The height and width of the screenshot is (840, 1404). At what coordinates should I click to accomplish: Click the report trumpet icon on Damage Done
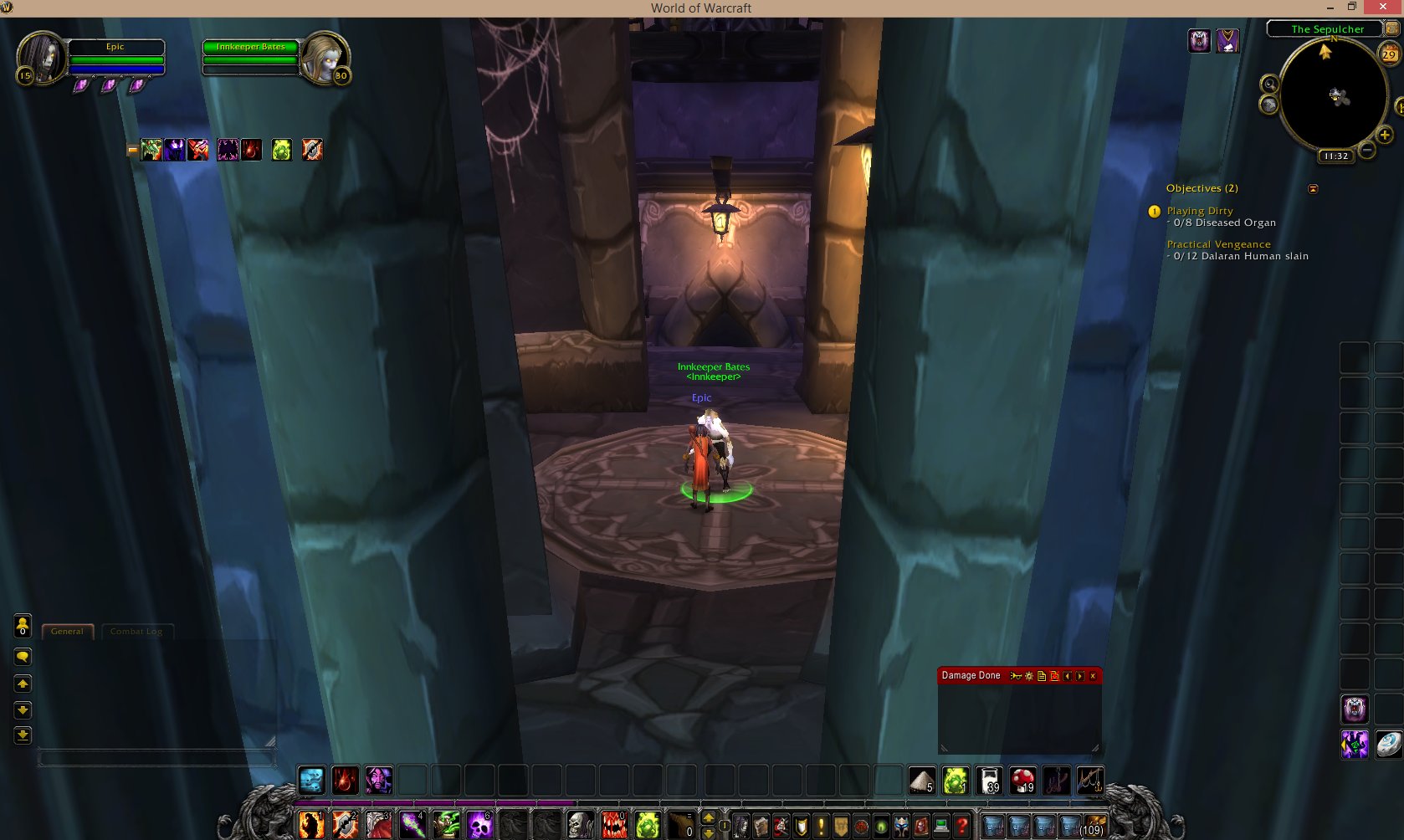pos(1016,675)
